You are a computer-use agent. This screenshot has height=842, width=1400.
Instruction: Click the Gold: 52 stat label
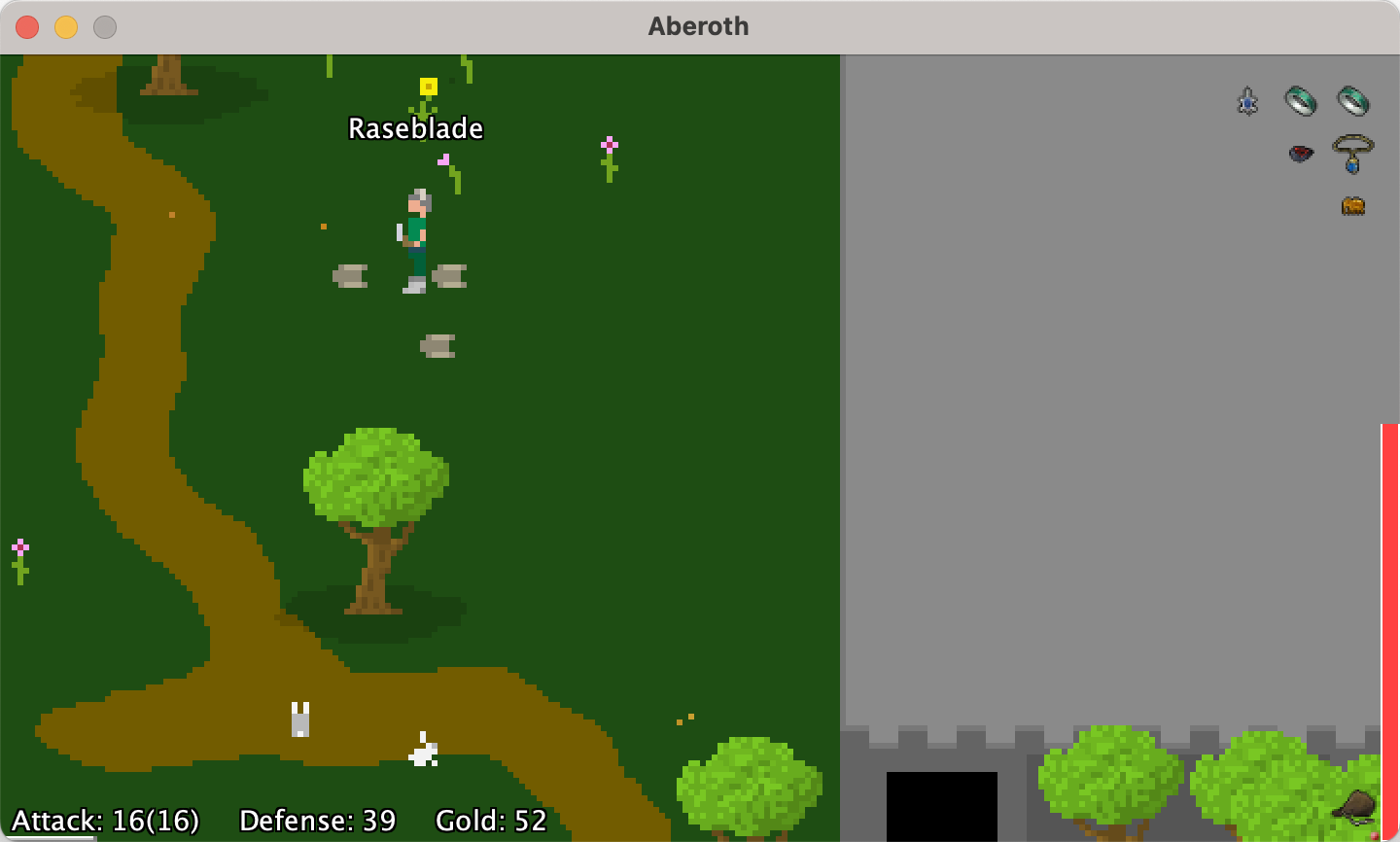point(491,820)
